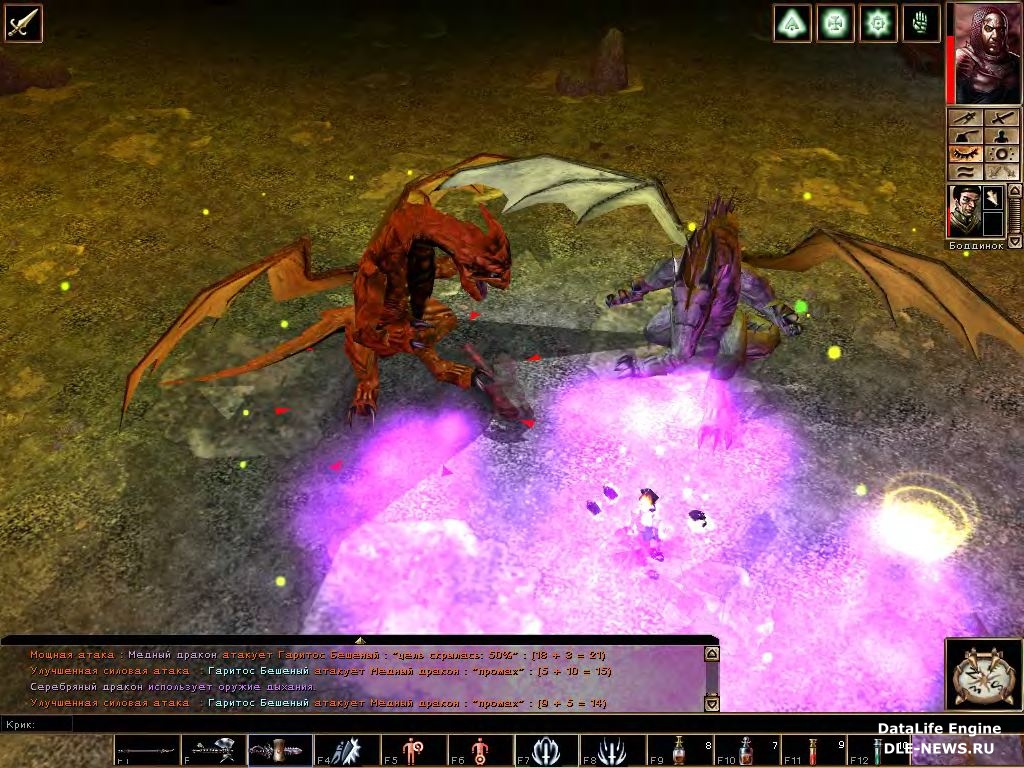Select the glowing star effect icon

(878, 23)
